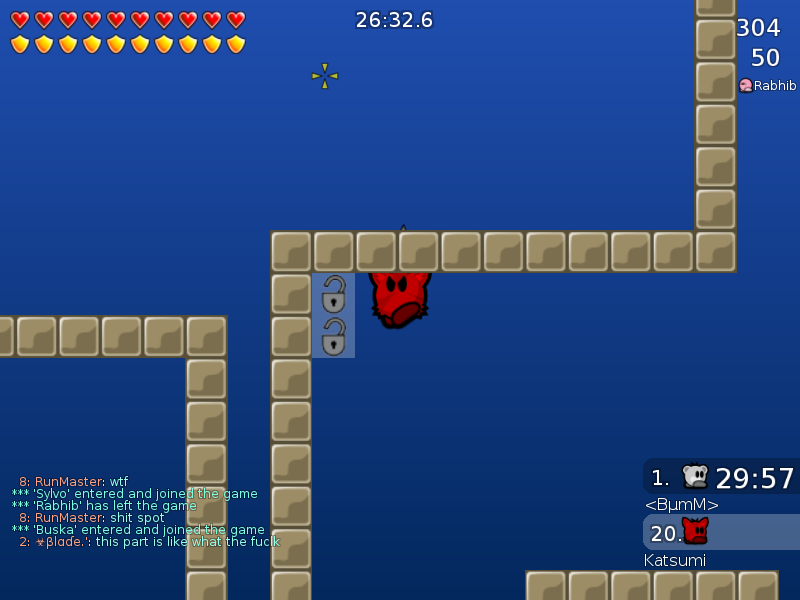Select the rank 1 <BµmM> scoreboard row
The width and height of the screenshot is (800, 600).
(721, 477)
